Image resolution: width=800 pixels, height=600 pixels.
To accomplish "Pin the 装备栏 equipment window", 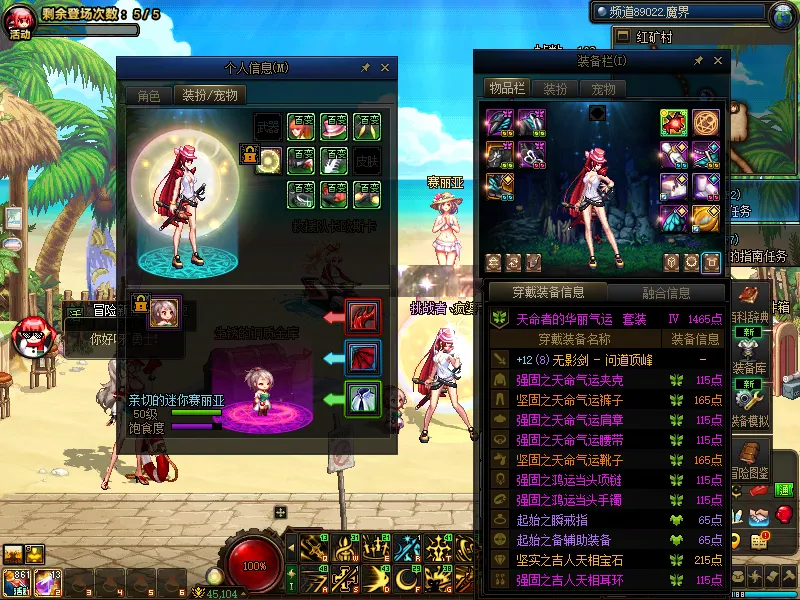I will 698,61.
